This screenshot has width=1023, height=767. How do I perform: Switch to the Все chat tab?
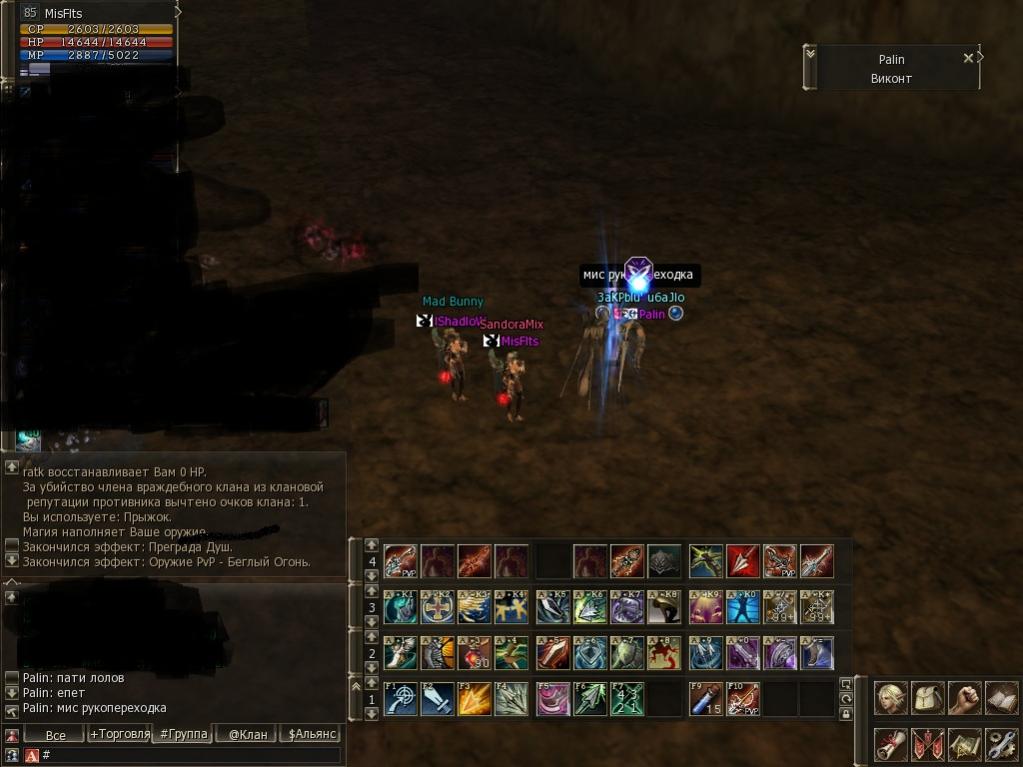55,735
